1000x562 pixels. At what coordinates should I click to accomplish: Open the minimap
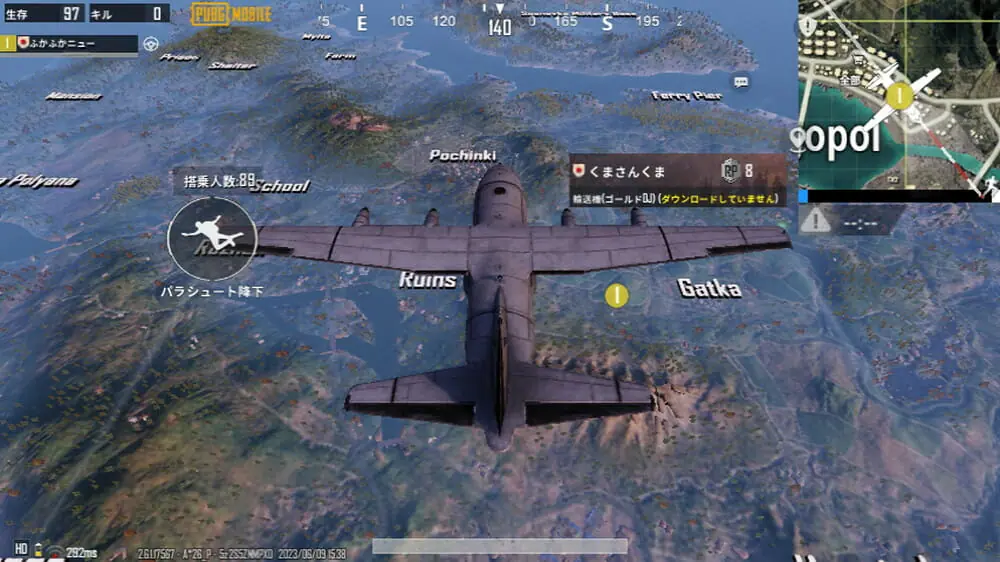(898, 95)
